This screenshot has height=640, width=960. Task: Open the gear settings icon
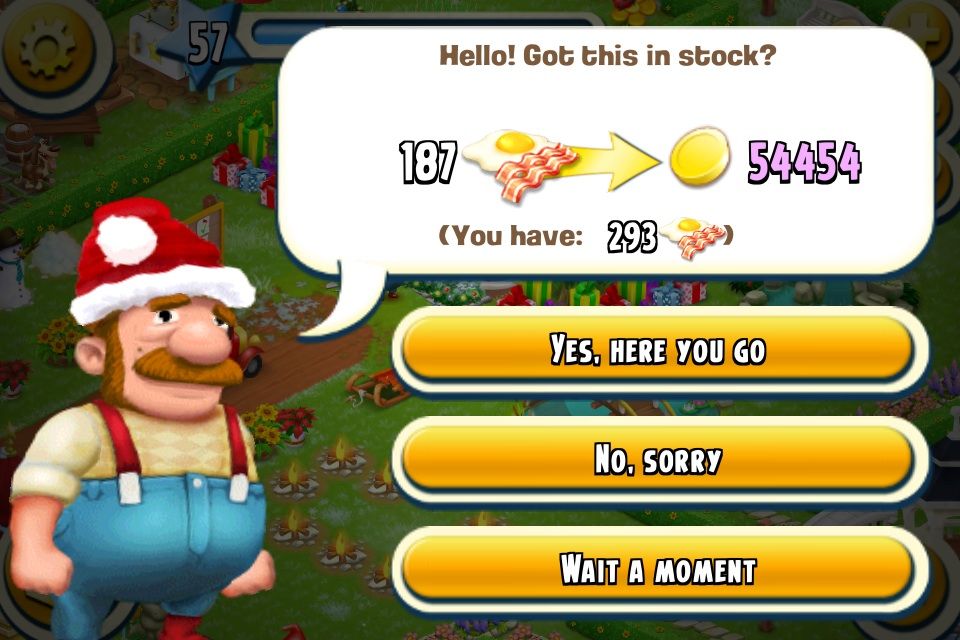click(x=48, y=52)
